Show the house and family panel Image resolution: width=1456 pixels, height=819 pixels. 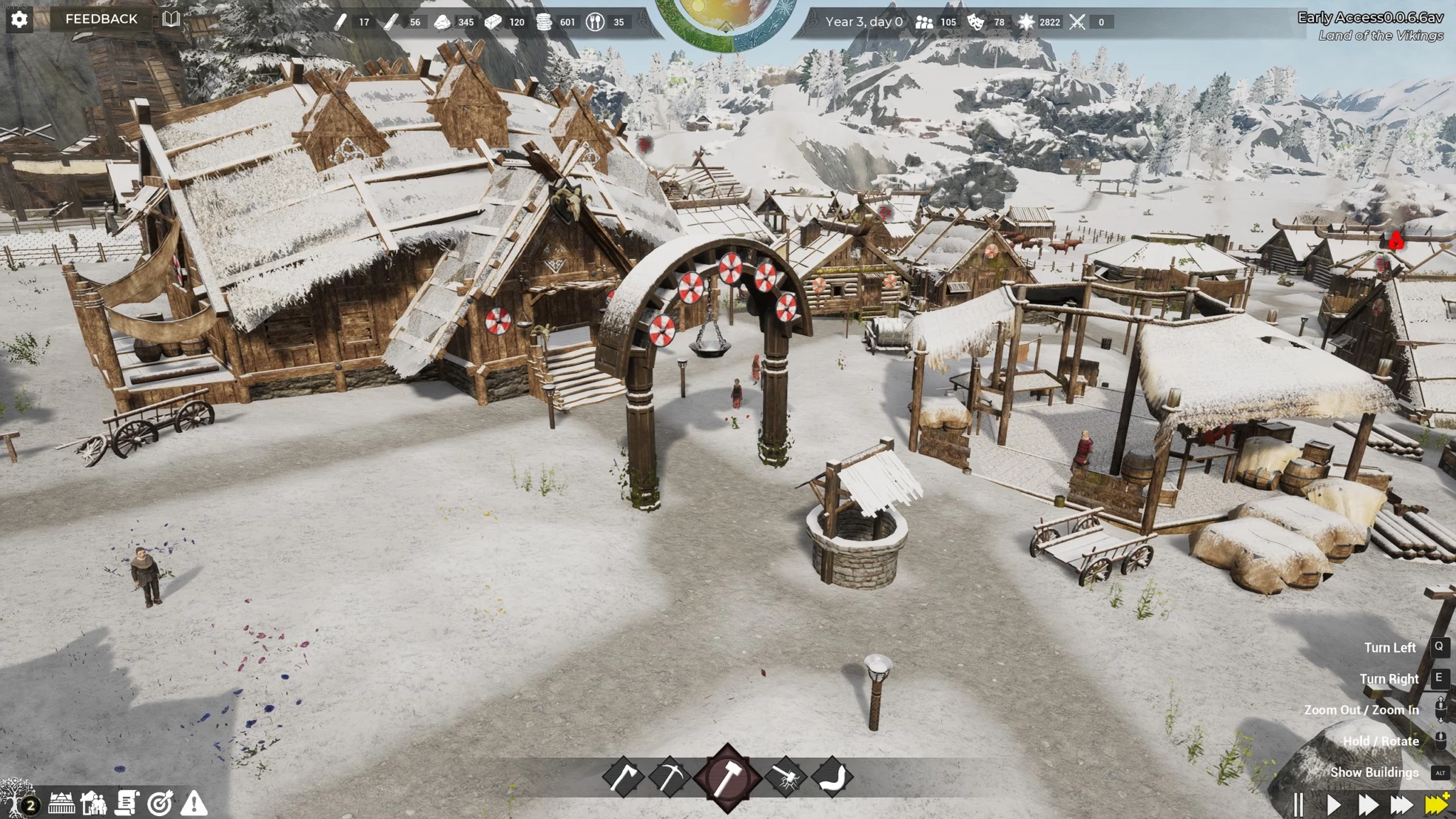(x=94, y=804)
